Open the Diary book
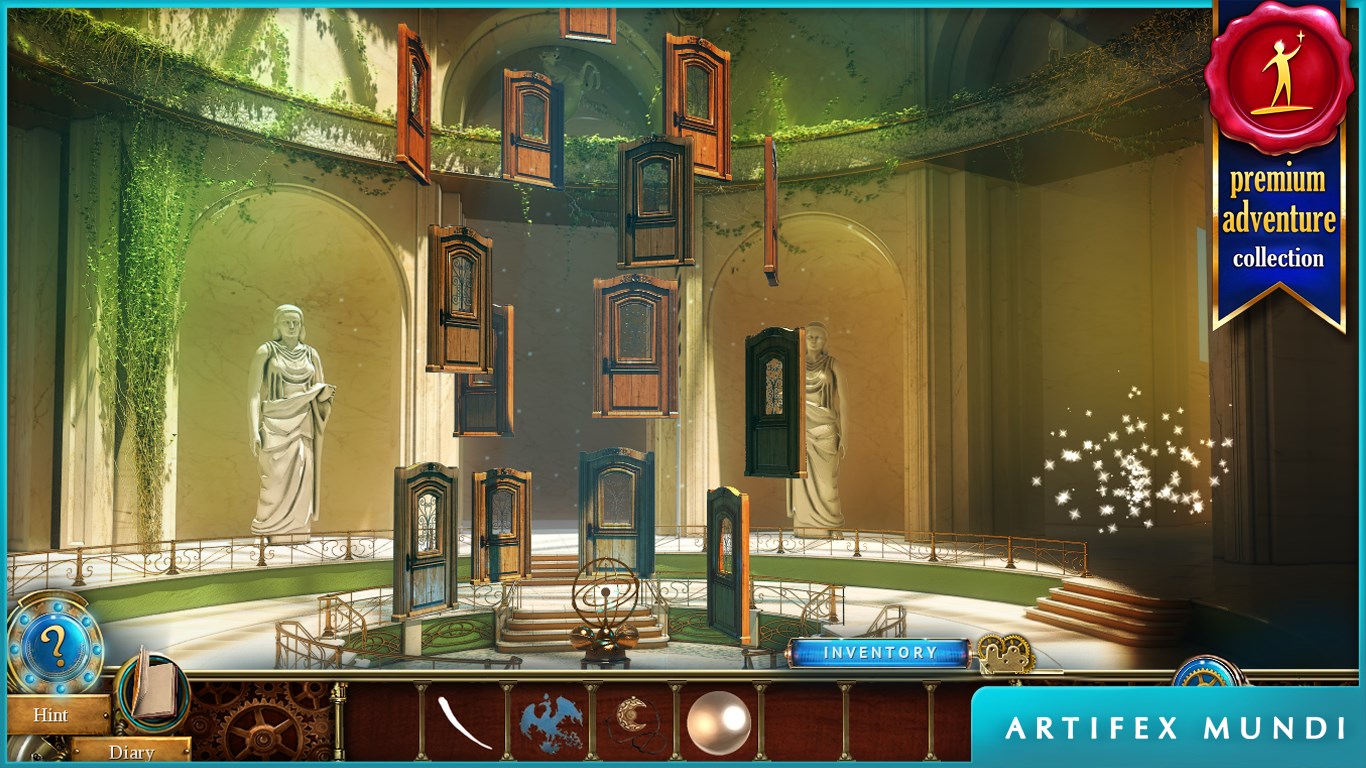The height and width of the screenshot is (768, 1366). click(152, 688)
